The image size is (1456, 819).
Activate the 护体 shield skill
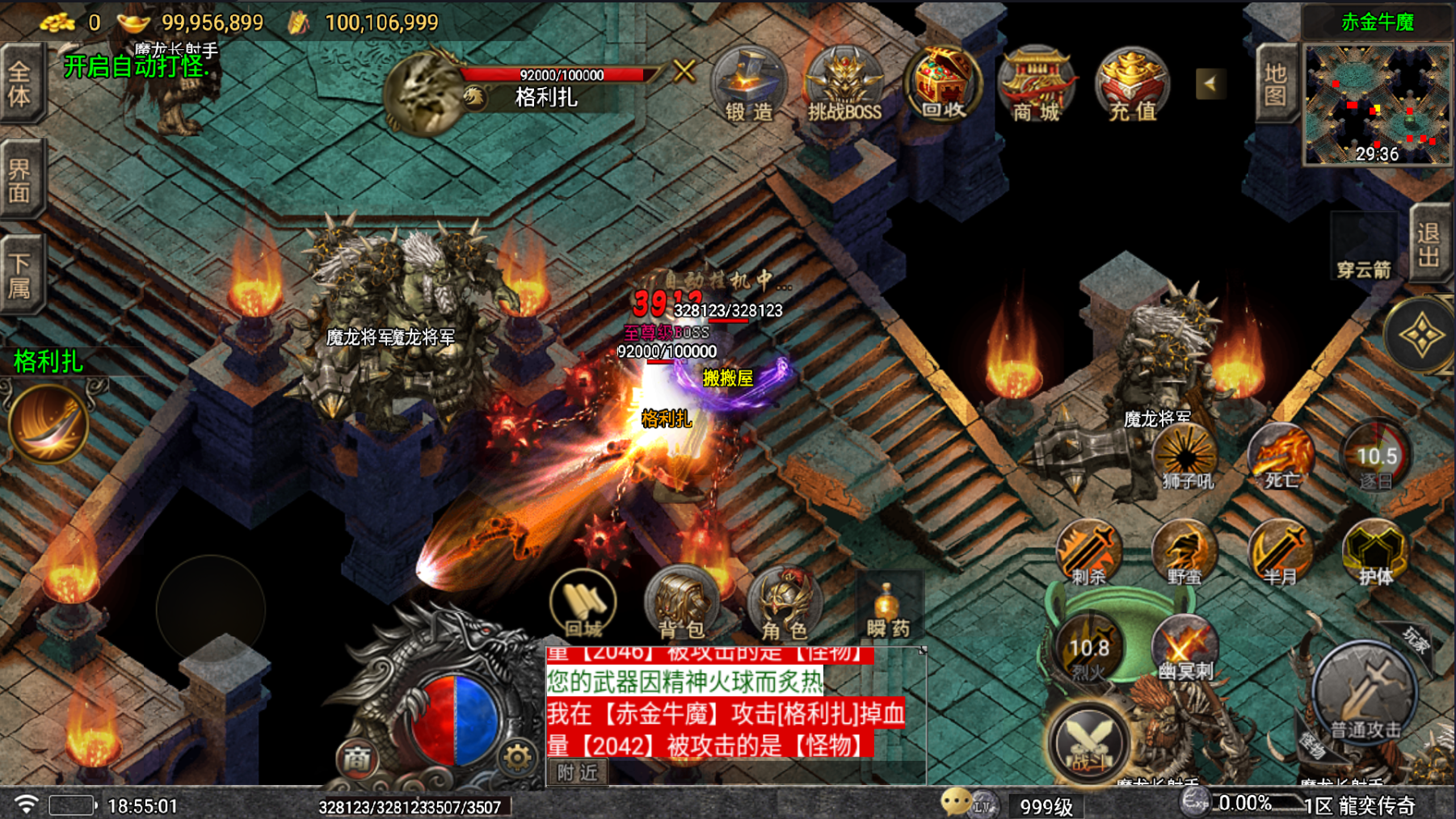pyautogui.click(x=1374, y=552)
